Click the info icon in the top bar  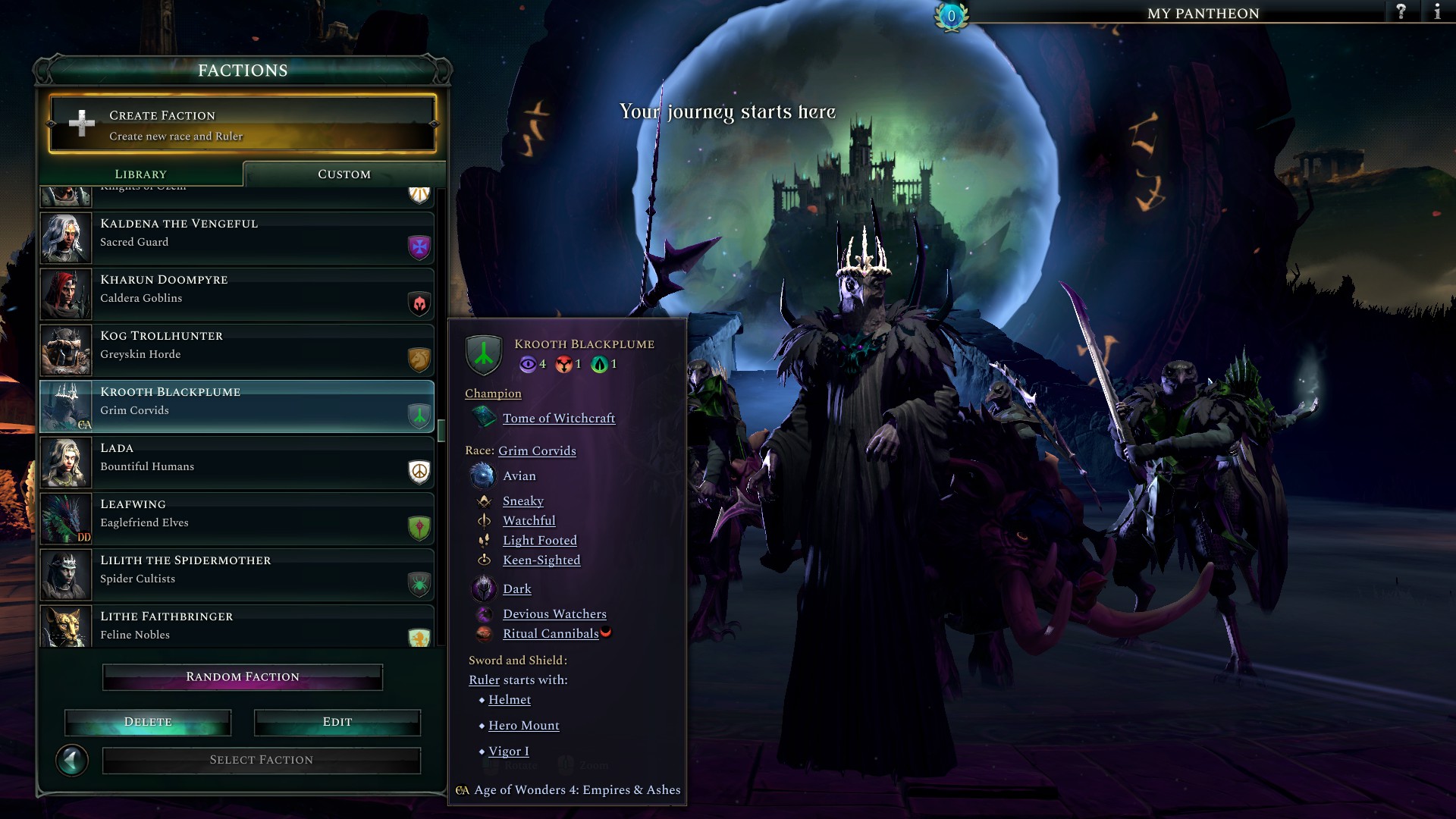click(1438, 12)
